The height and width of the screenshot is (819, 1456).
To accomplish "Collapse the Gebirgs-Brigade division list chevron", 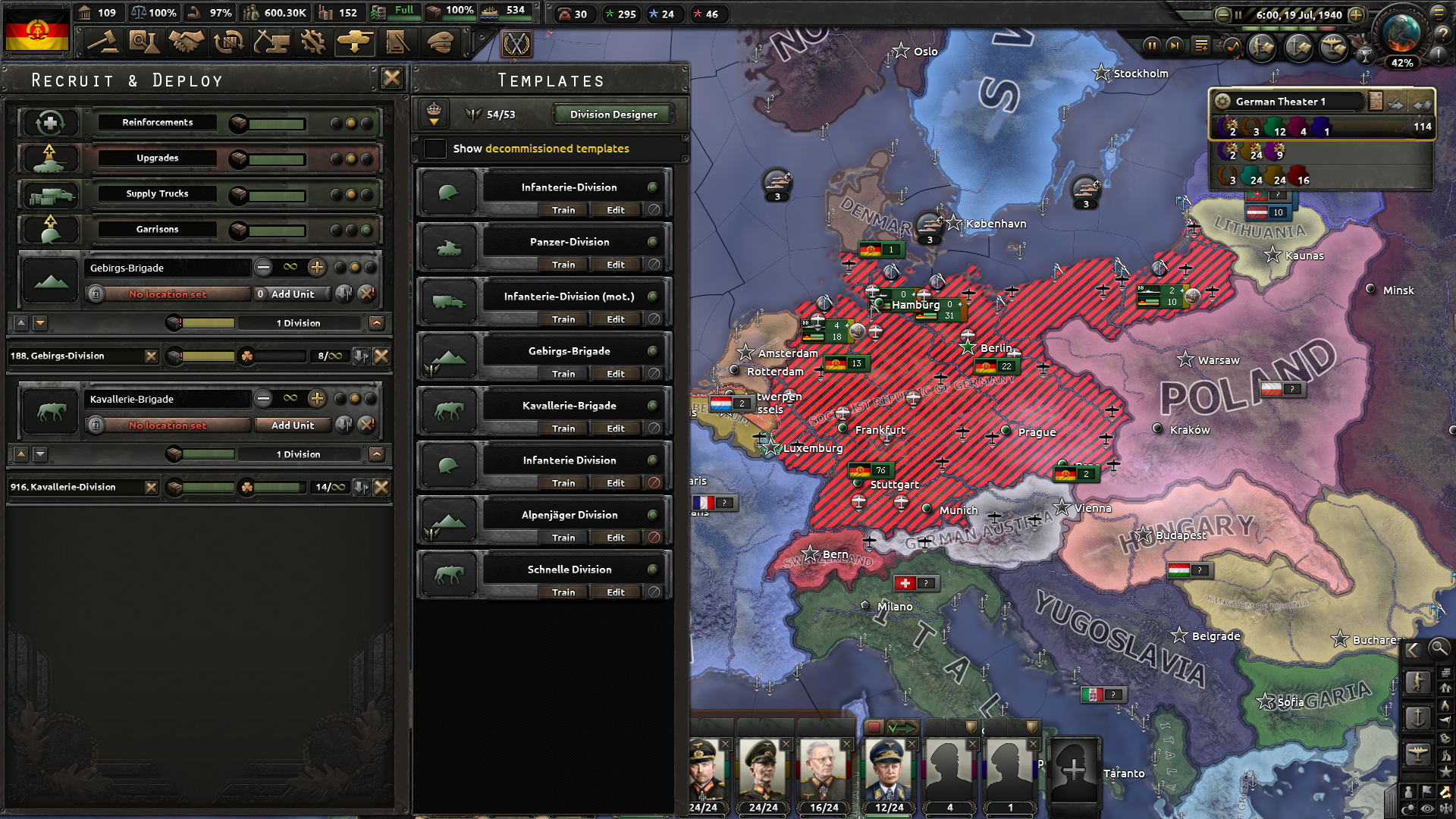I will click(x=377, y=322).
